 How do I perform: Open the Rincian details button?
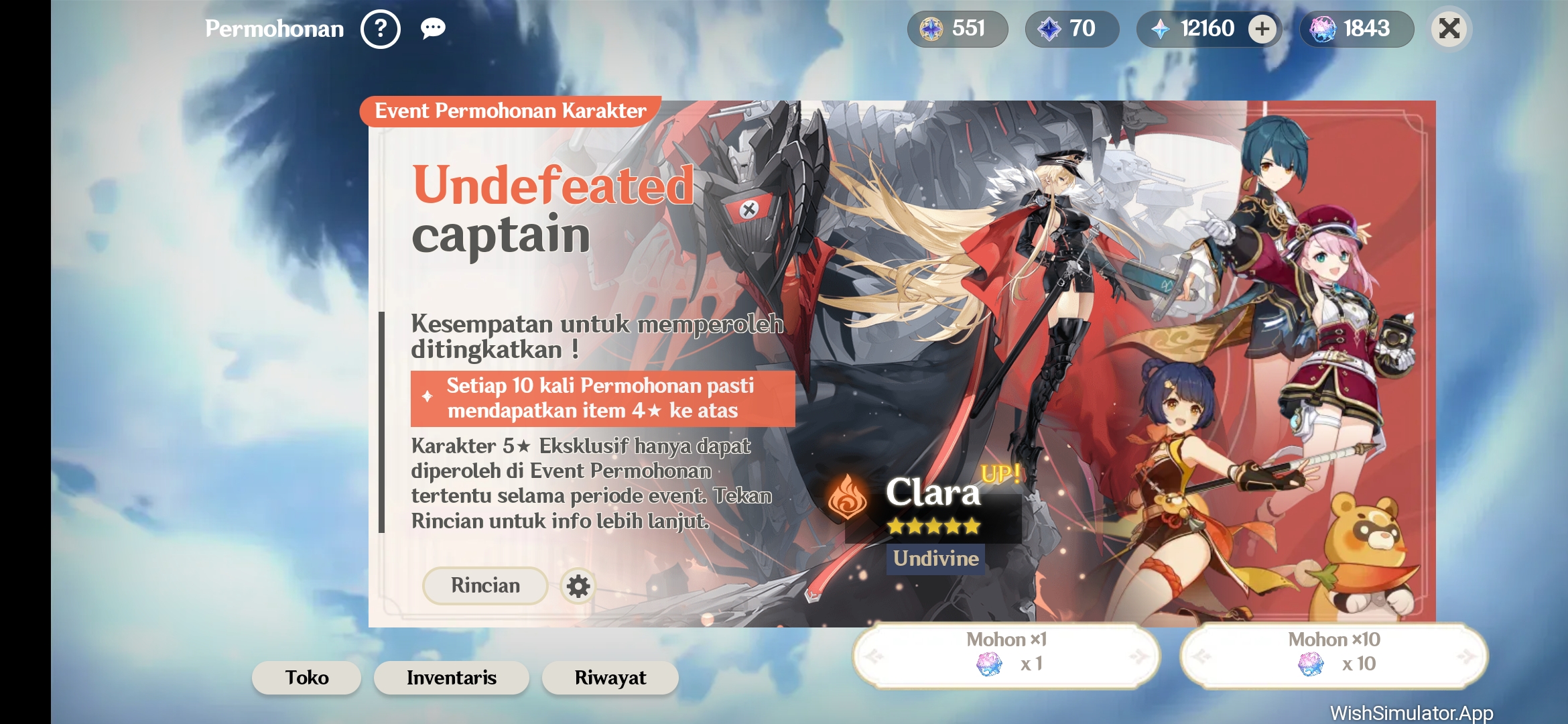click(484, 585)
